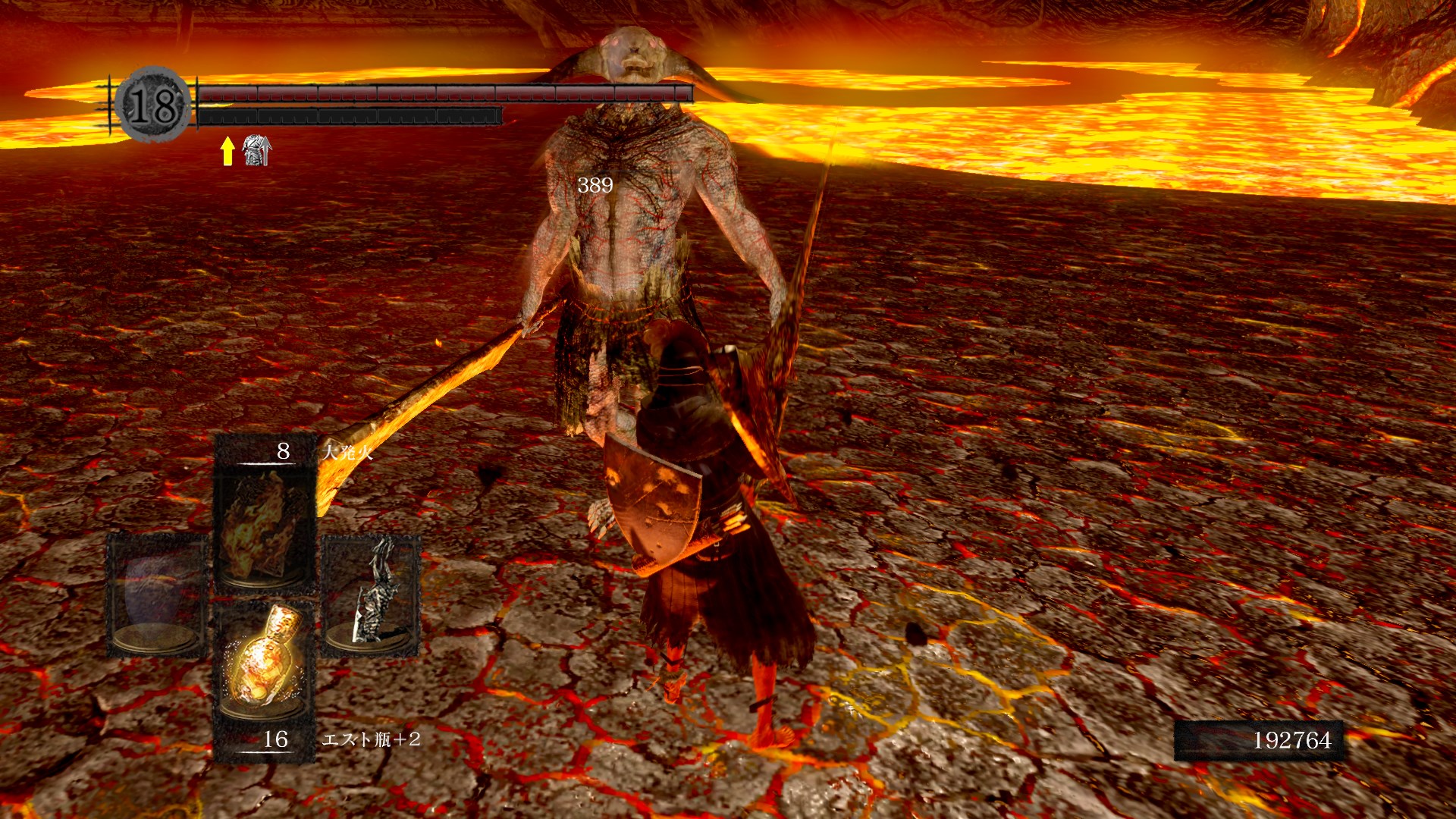Click the humanity counter medallion

click(x=153, y=105)
